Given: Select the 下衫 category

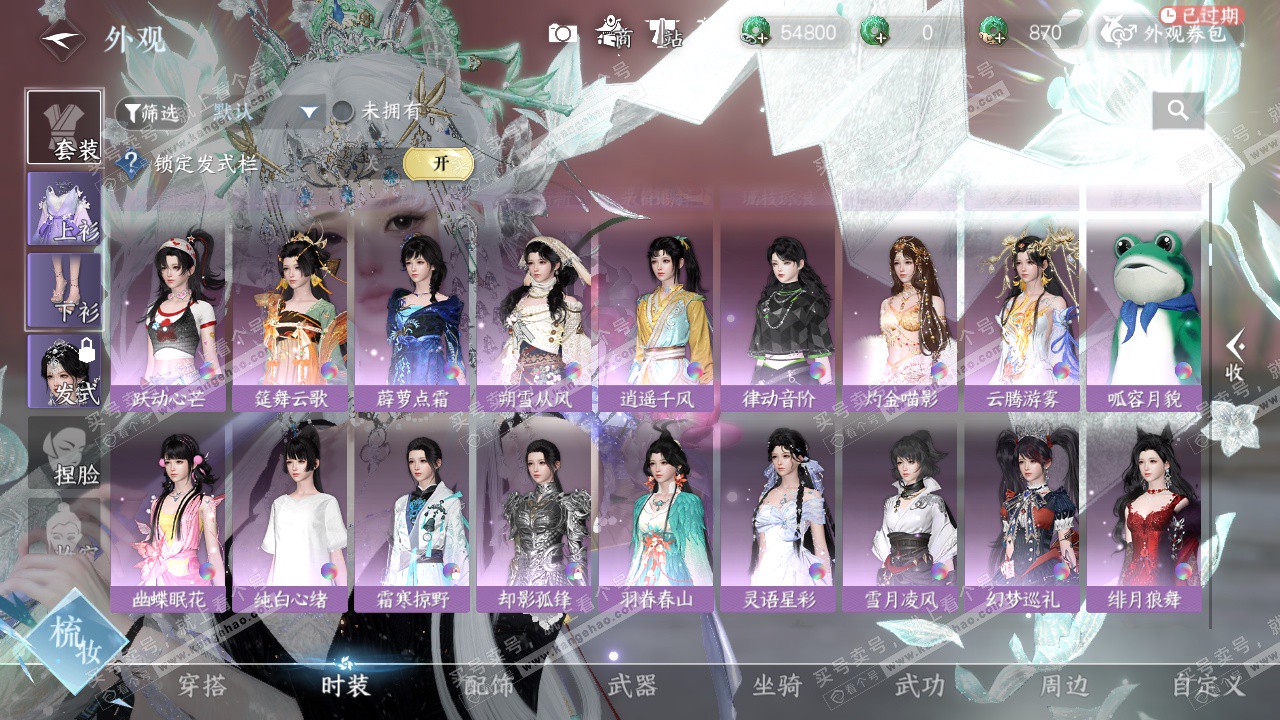Looking at the screenshot, I should coord(65,290).
